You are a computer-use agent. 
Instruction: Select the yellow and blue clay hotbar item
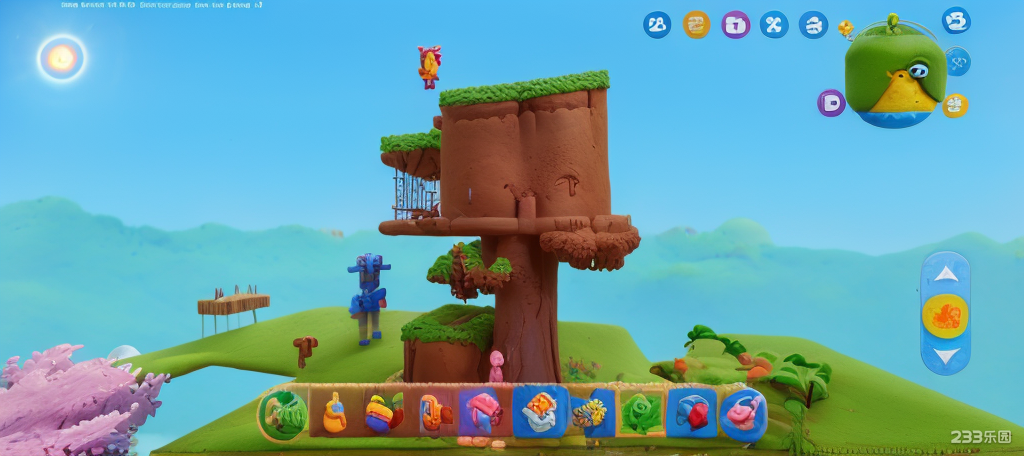pos(591,413)
